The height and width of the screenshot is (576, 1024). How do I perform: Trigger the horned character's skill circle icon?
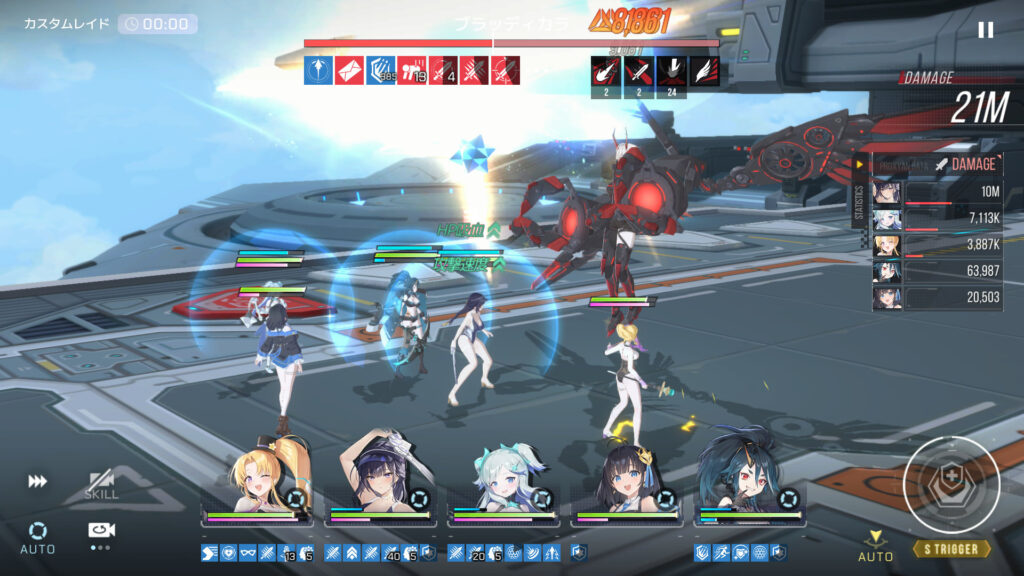(x=791, y=498)
